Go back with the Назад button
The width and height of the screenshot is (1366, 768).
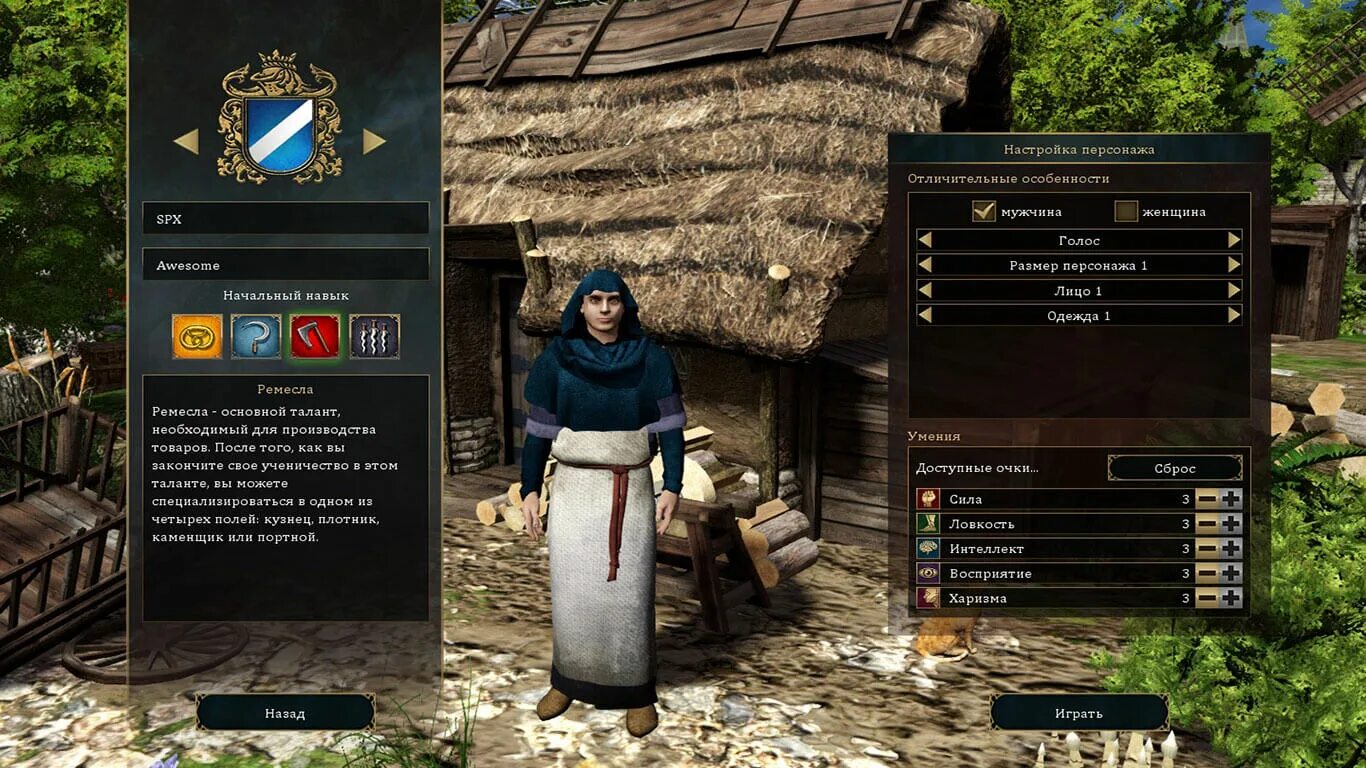285,713
